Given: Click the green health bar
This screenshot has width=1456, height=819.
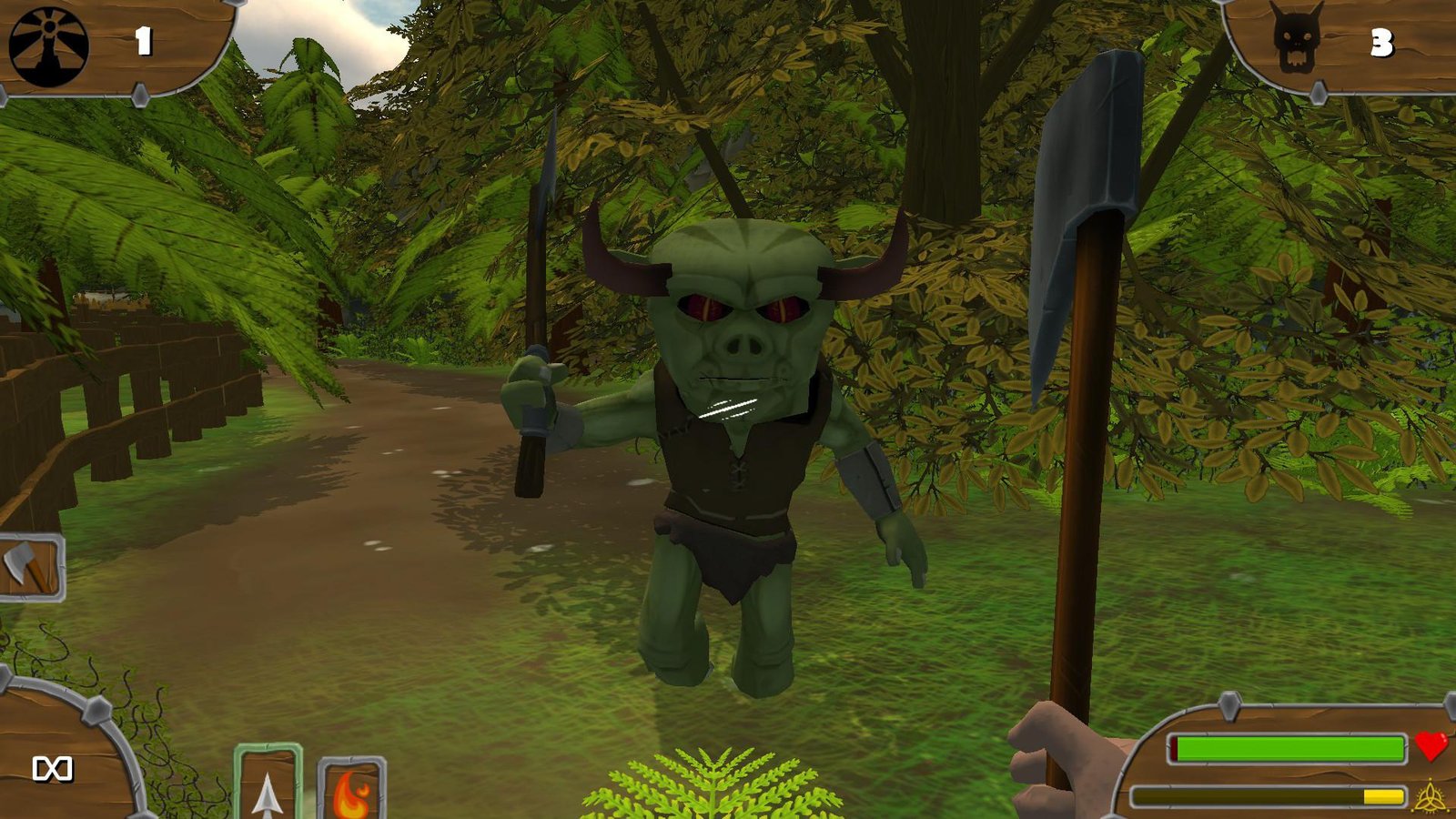Looking at the screenshot, I should coord(1288,746).
